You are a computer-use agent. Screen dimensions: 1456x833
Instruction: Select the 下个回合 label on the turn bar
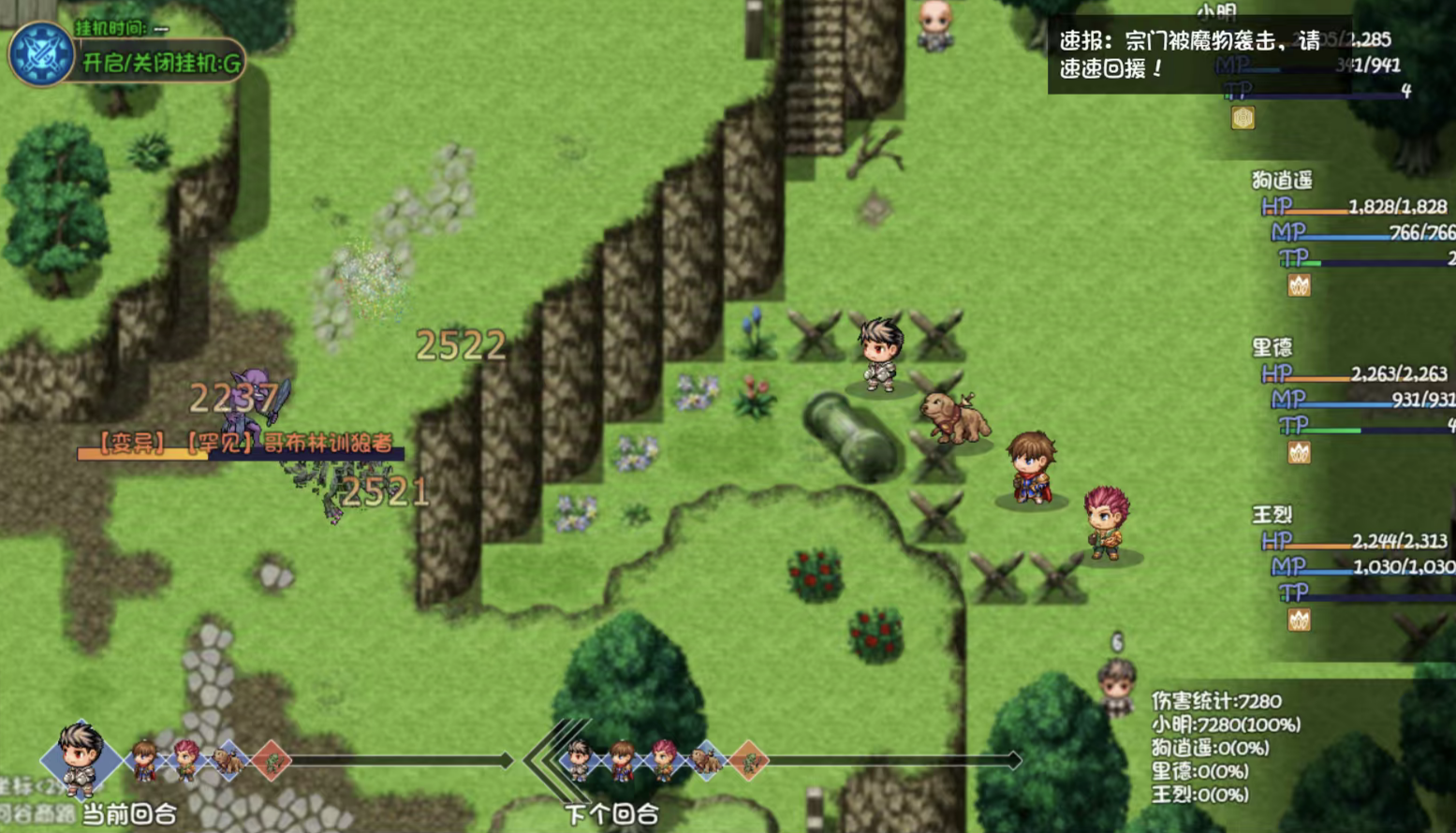[x=613, y=815]
